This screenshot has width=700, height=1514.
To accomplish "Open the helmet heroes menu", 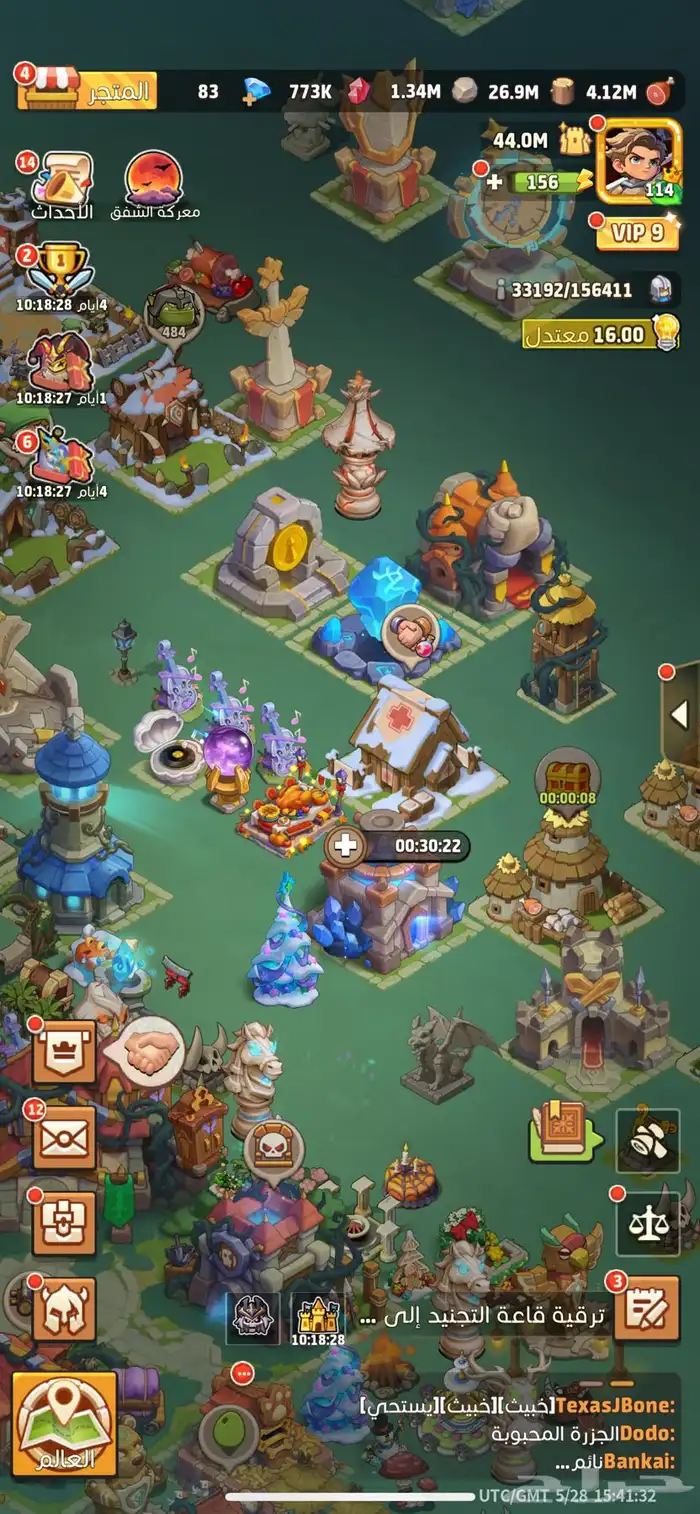I will click(x=65, y=1309).
